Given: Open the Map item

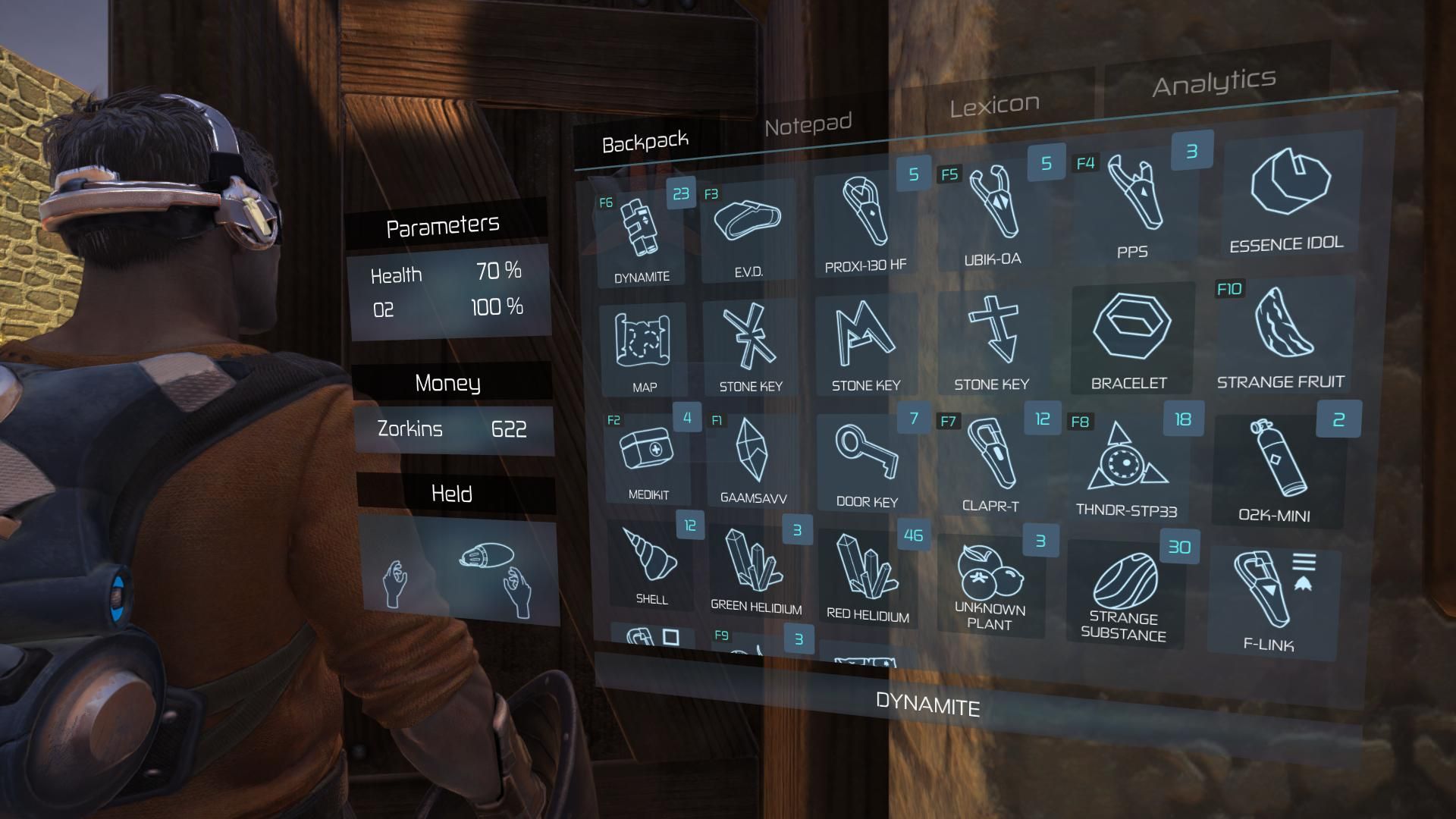Looking at the screenshot, I should tap(643, 345).
